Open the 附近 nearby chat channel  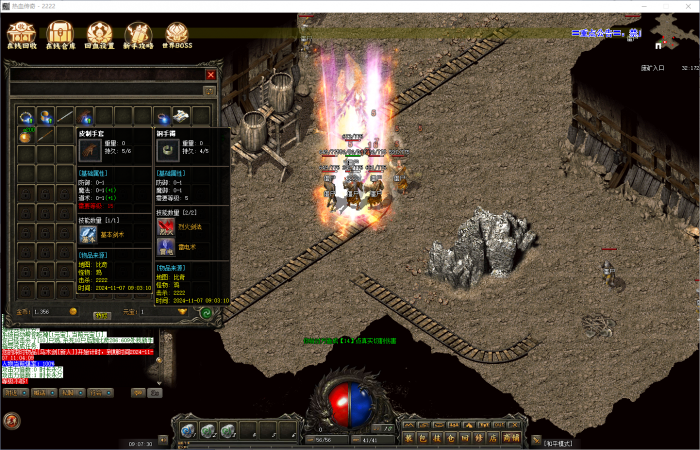(14, 394)
